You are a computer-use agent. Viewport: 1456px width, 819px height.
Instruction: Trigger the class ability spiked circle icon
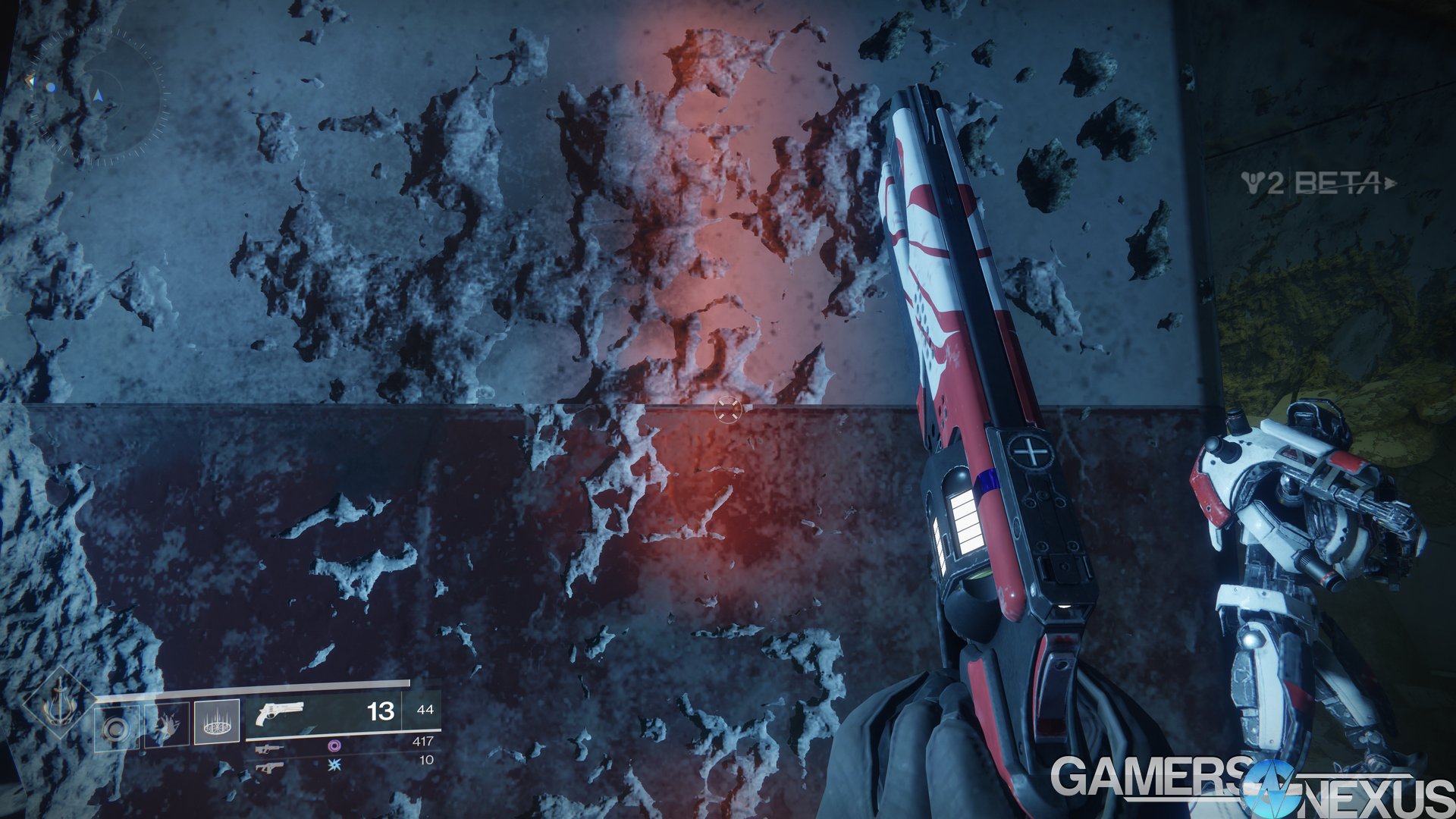click(x=217, y=721)
